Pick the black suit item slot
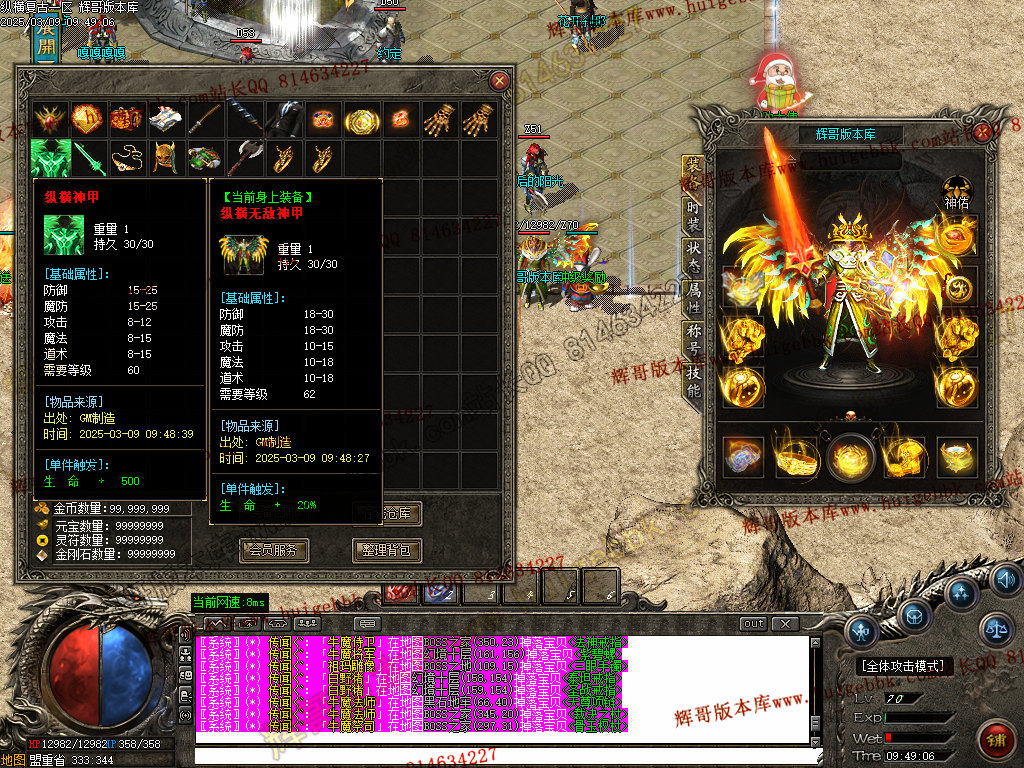 (x=282, y=119)
